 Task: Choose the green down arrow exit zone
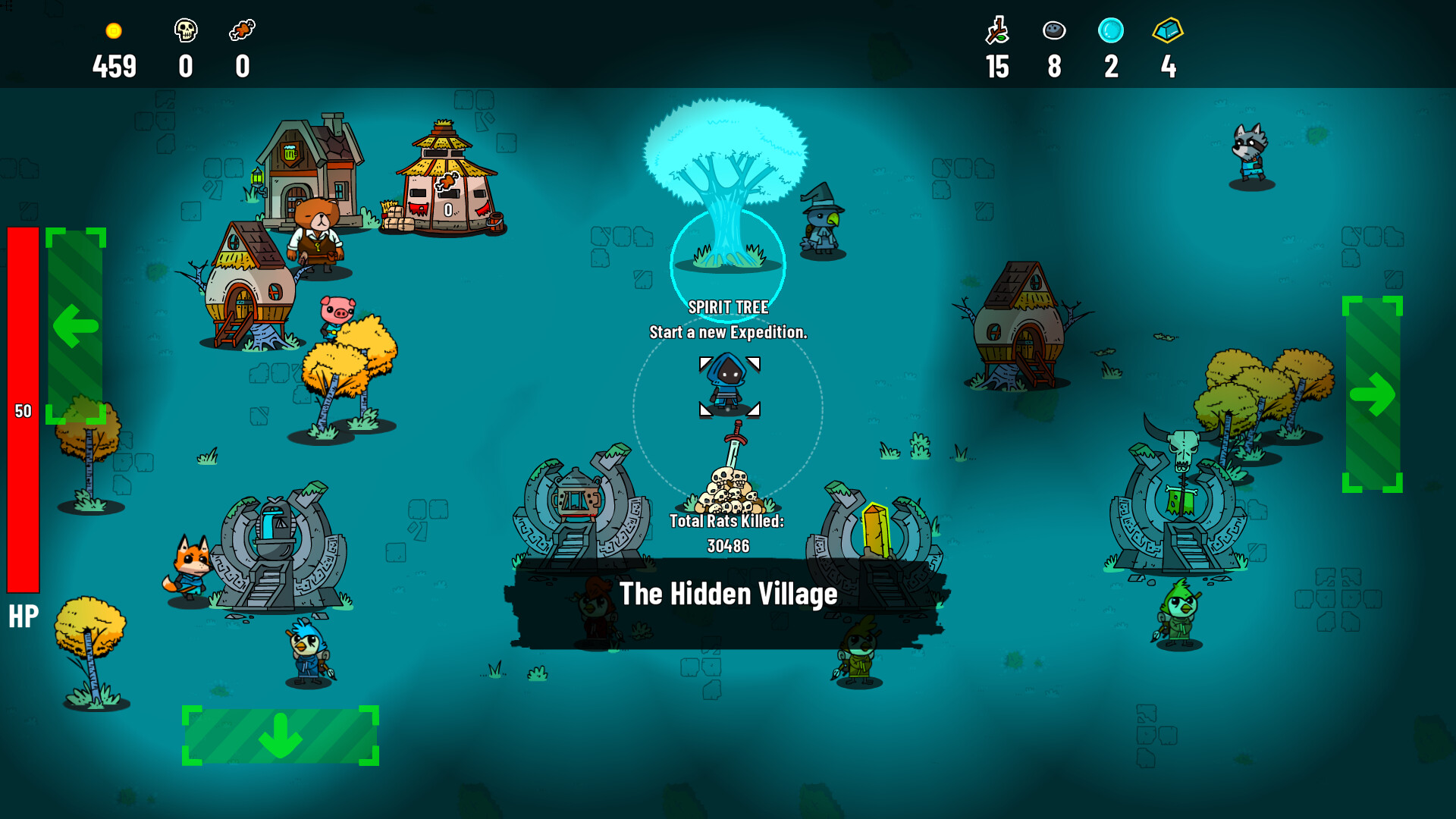click(x=281, y=736)
